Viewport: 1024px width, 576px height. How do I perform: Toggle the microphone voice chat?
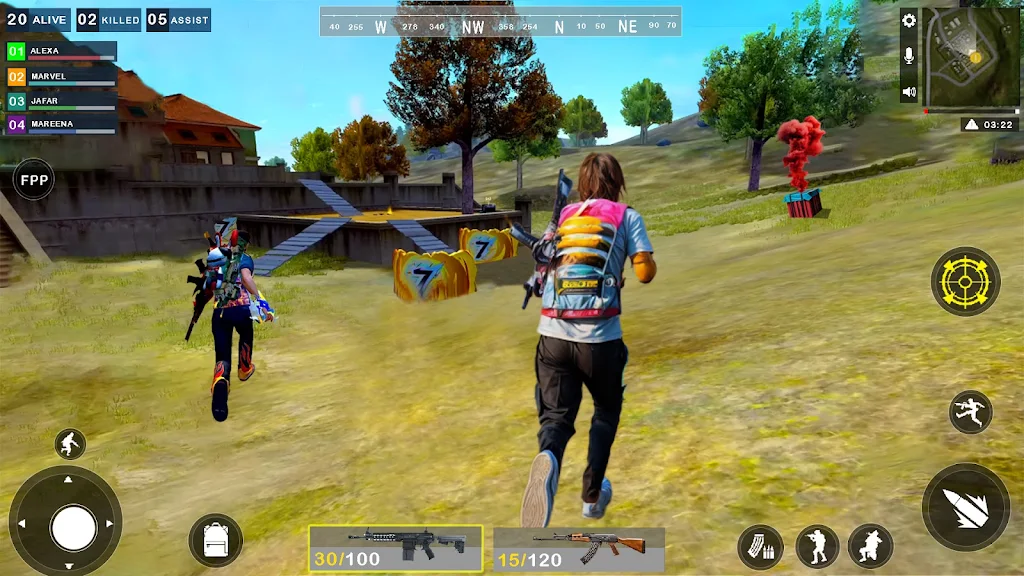(x=909, y=56)
